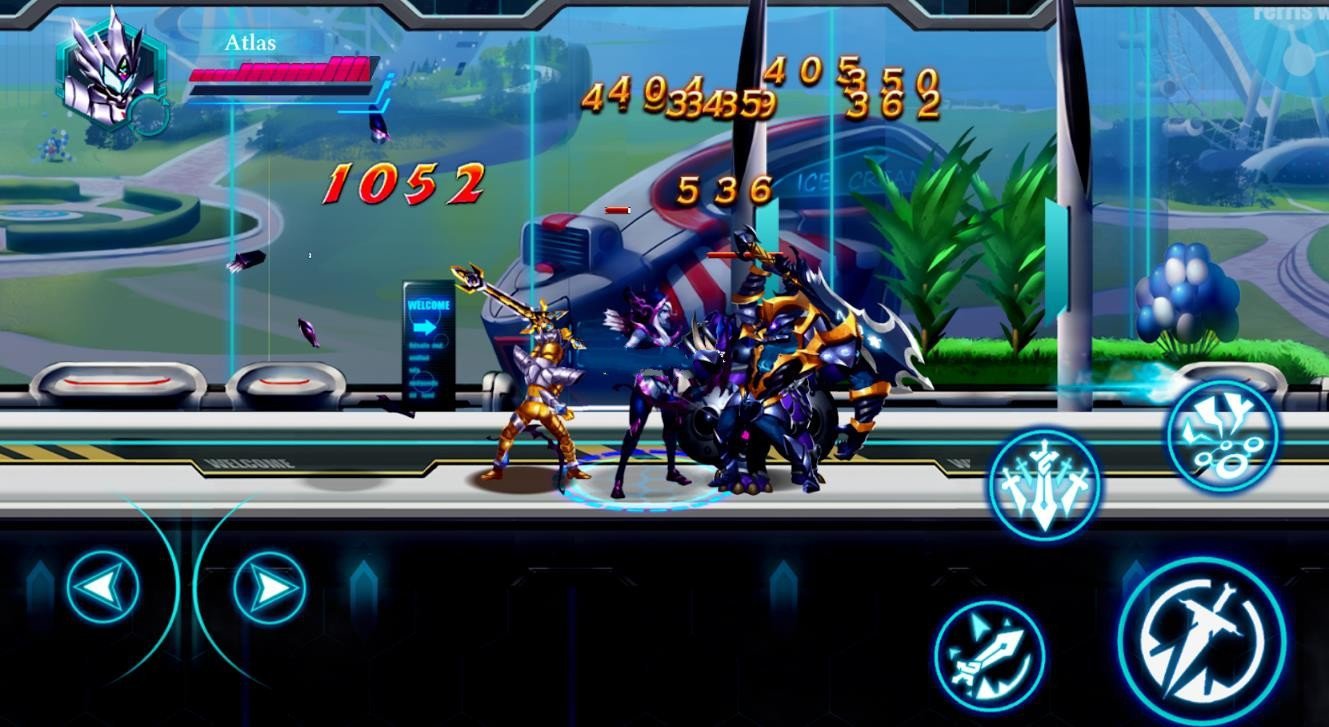Trigger the ground shatter skill
Screen dimensions: 1329x727
pos(1222,435)
